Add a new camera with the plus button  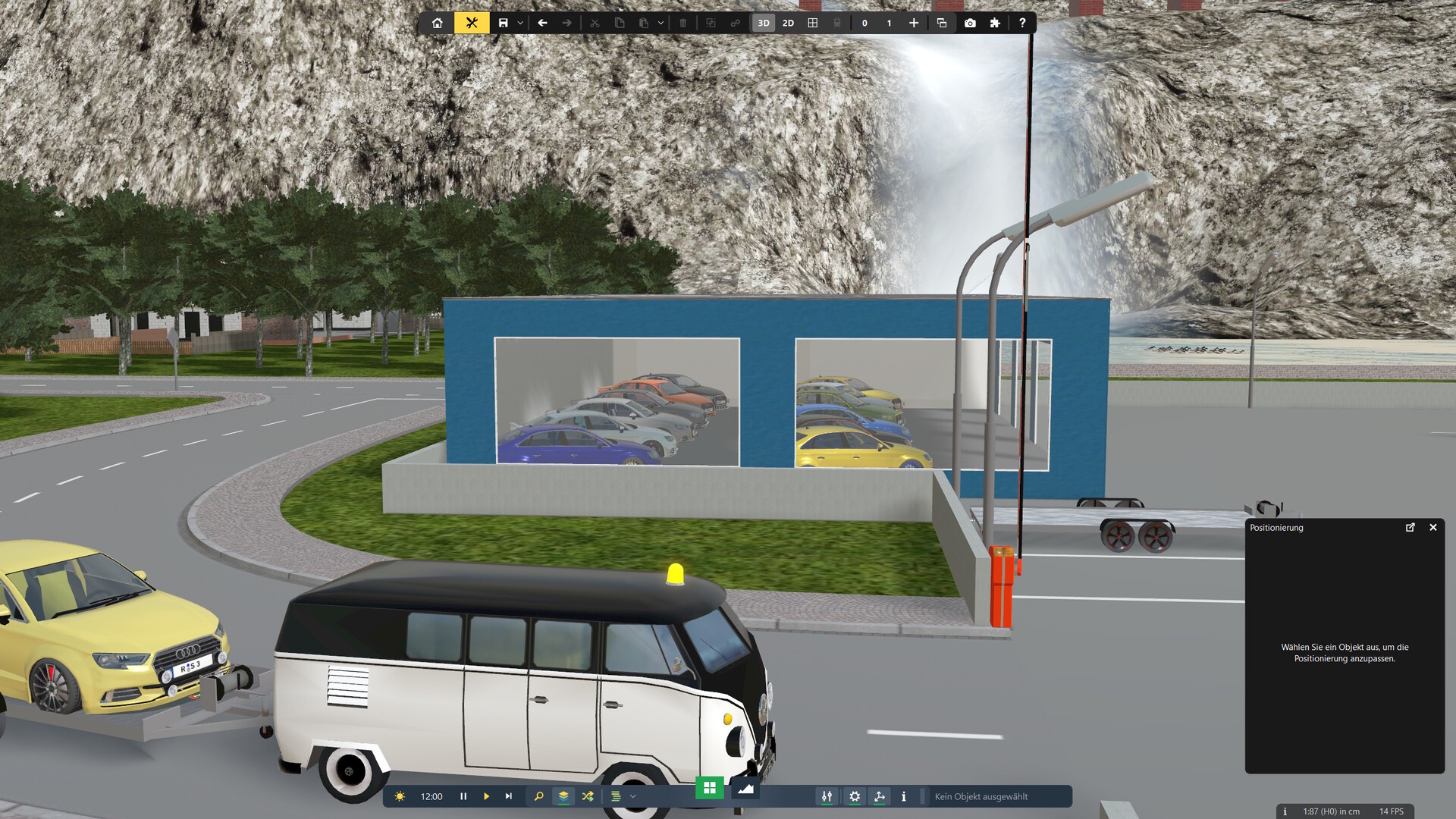click(914, 23)
